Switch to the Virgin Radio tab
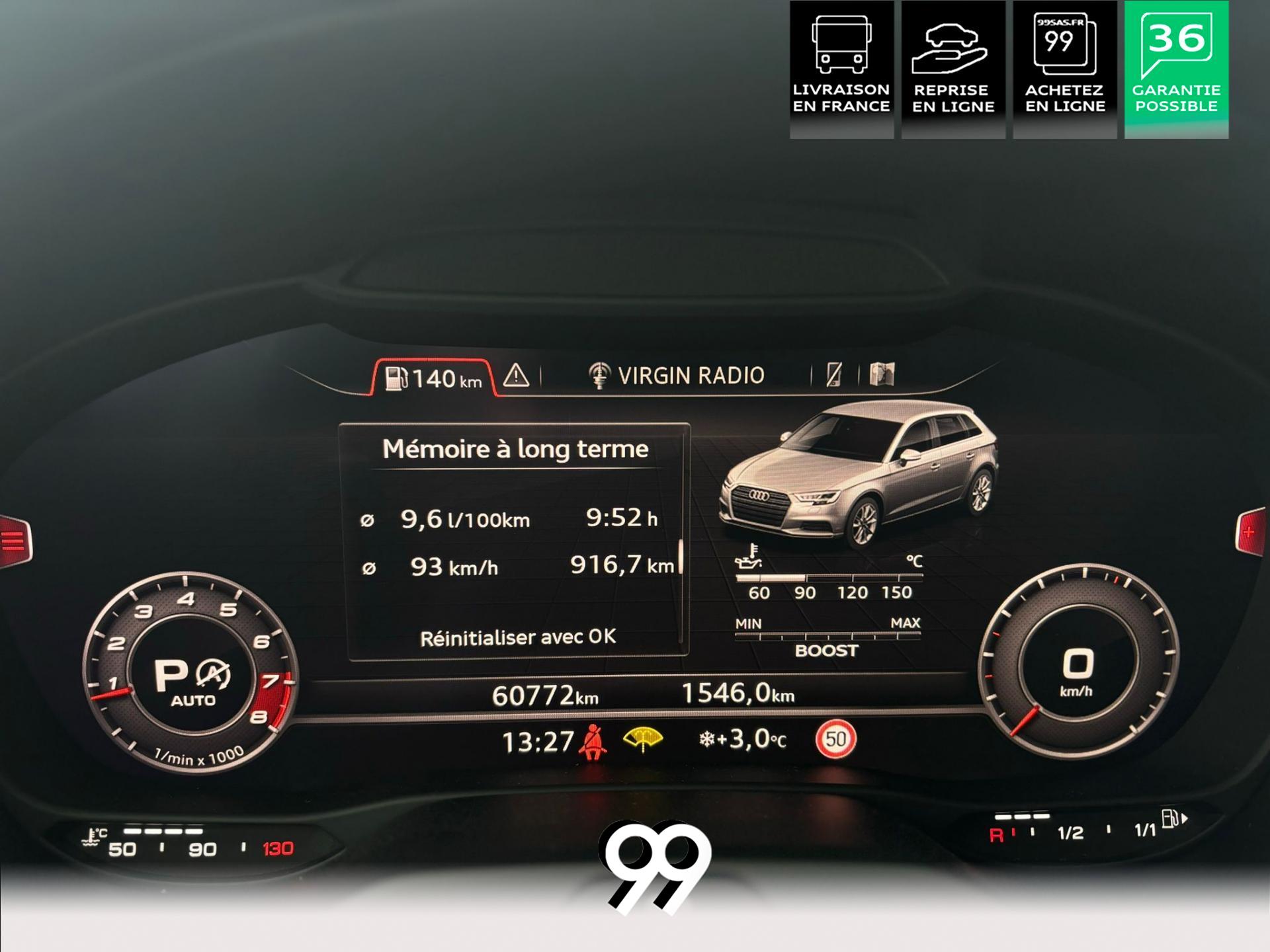Viewport: 1270px width, 952px height. 676,376
